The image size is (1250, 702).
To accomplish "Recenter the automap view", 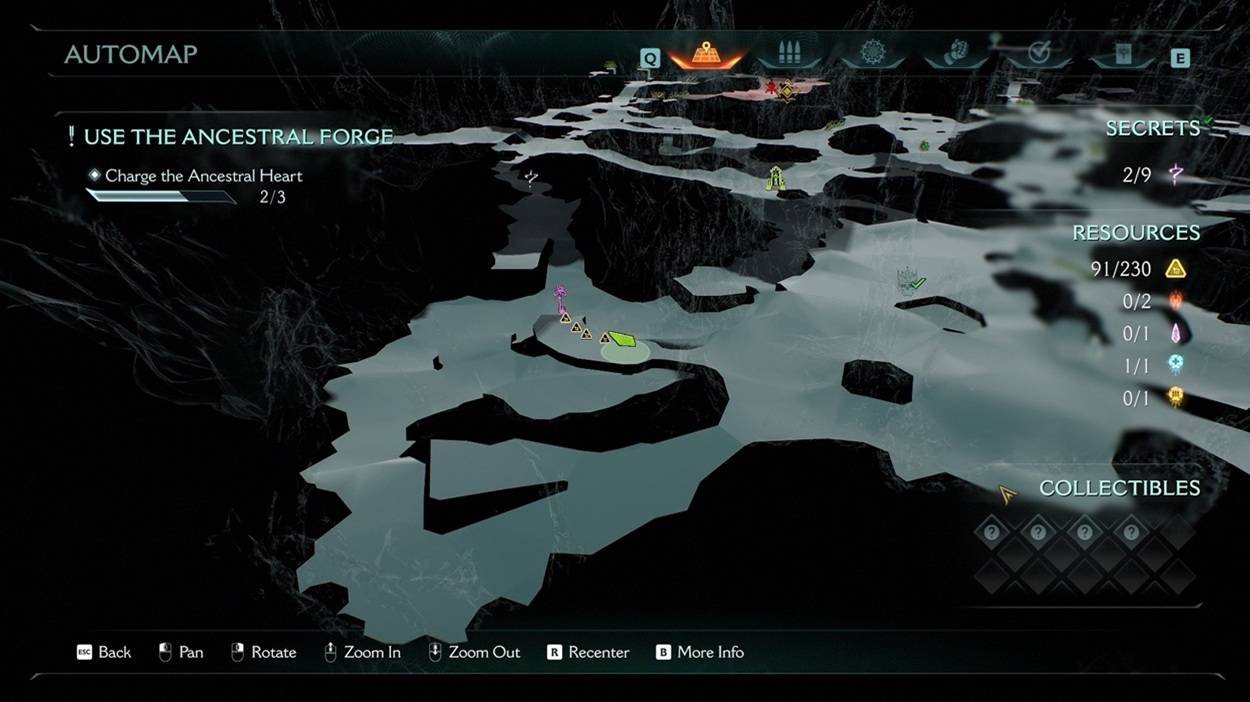I will coord(588,652).
